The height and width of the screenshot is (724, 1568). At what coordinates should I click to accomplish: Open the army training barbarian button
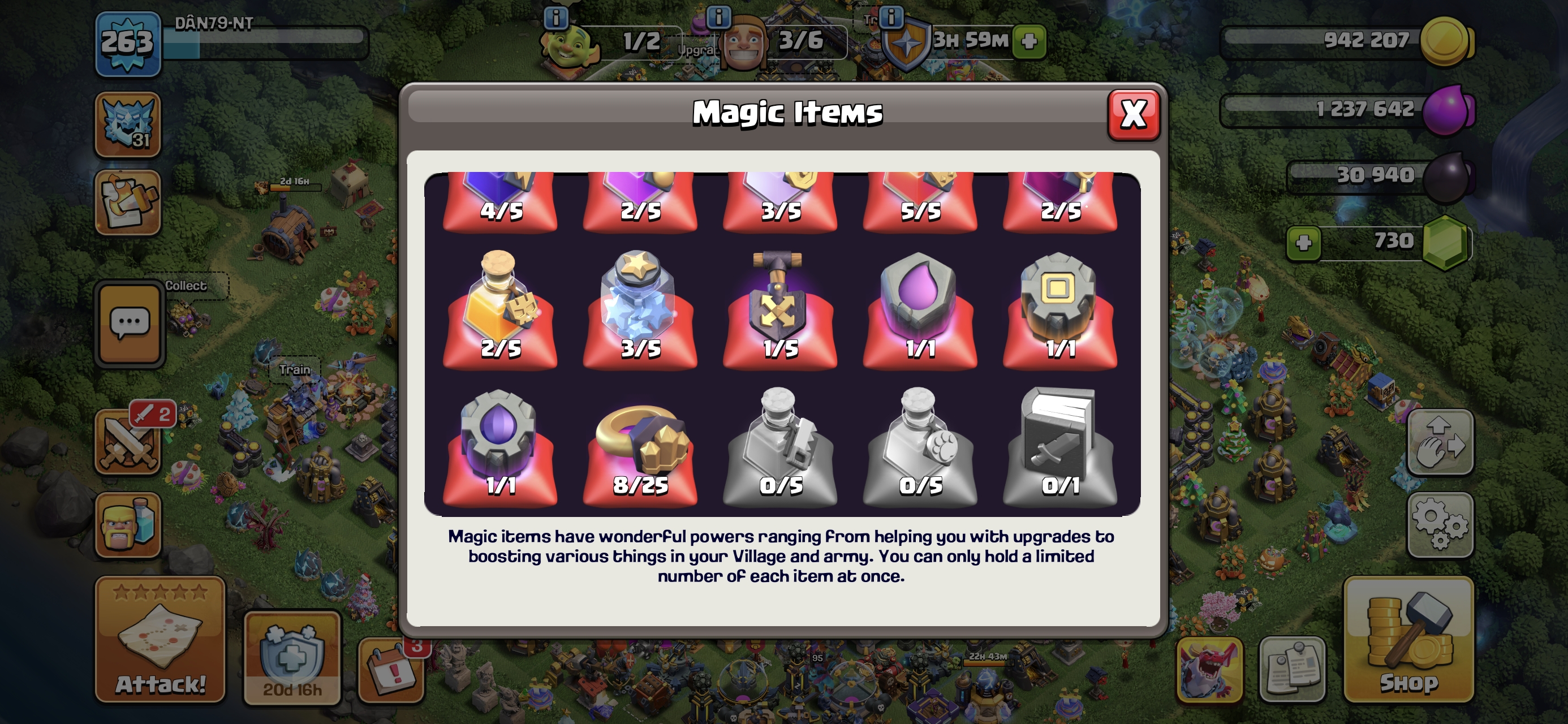coord(128,525)
